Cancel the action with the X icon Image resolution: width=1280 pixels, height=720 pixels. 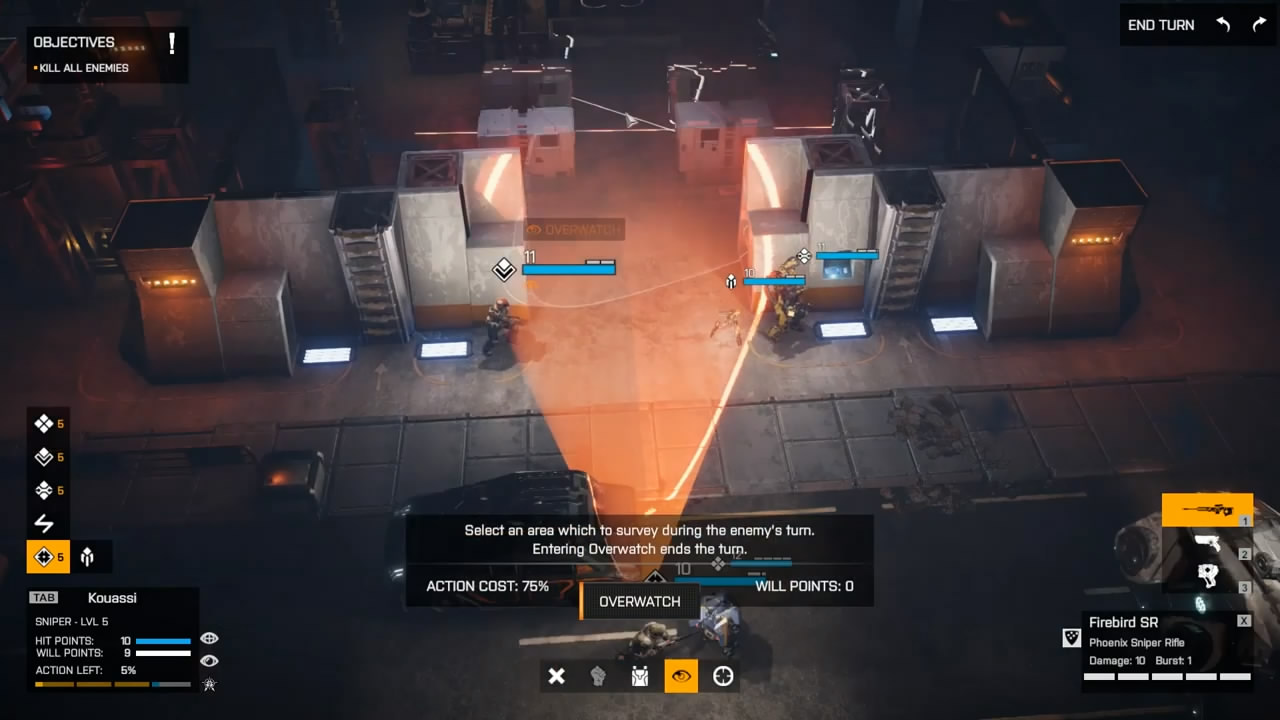(x=557, y=677)
